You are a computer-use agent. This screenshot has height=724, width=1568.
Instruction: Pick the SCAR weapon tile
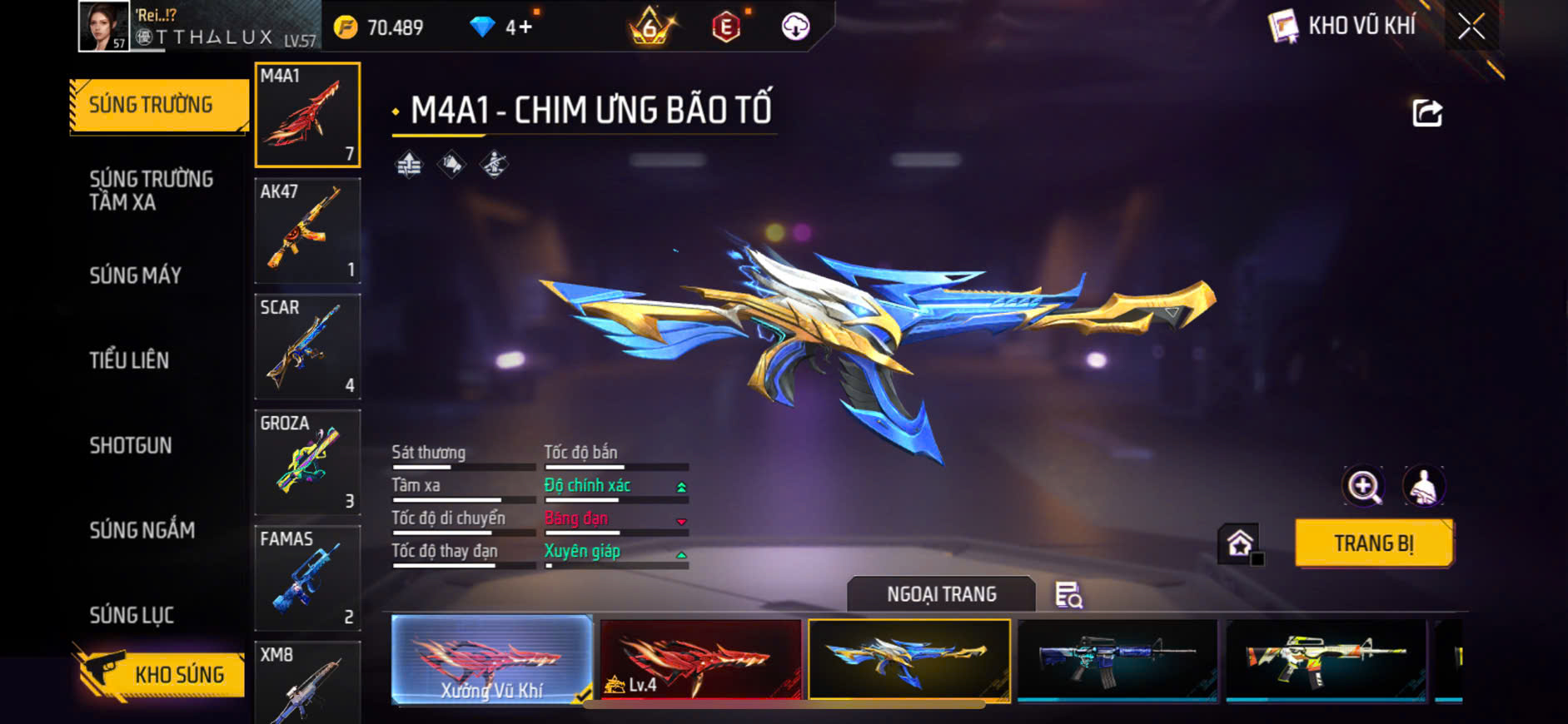pos(307,347)
